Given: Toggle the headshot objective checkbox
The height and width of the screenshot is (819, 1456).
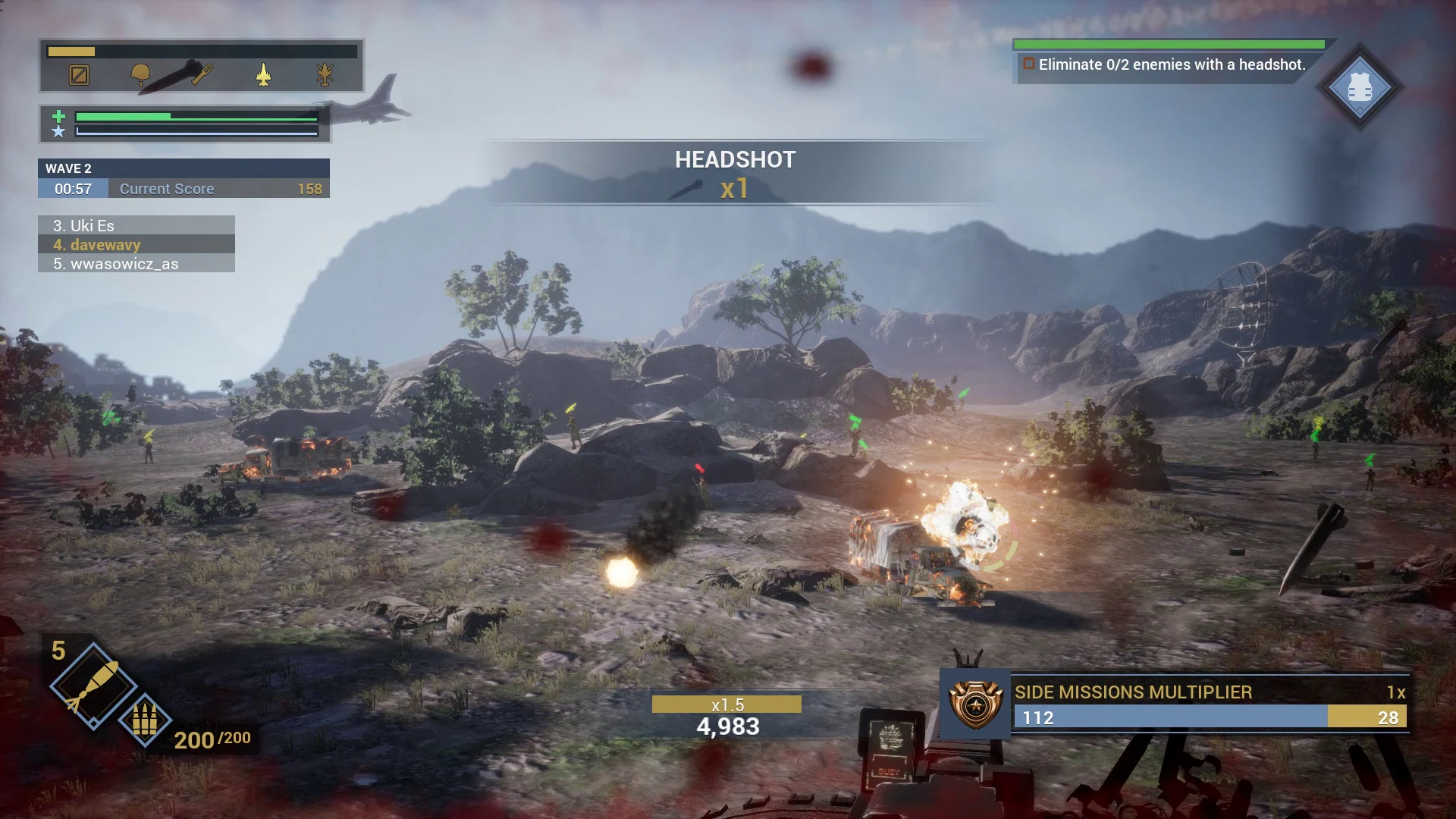Looking at the screenshot, I should [x=1030, y=65].
